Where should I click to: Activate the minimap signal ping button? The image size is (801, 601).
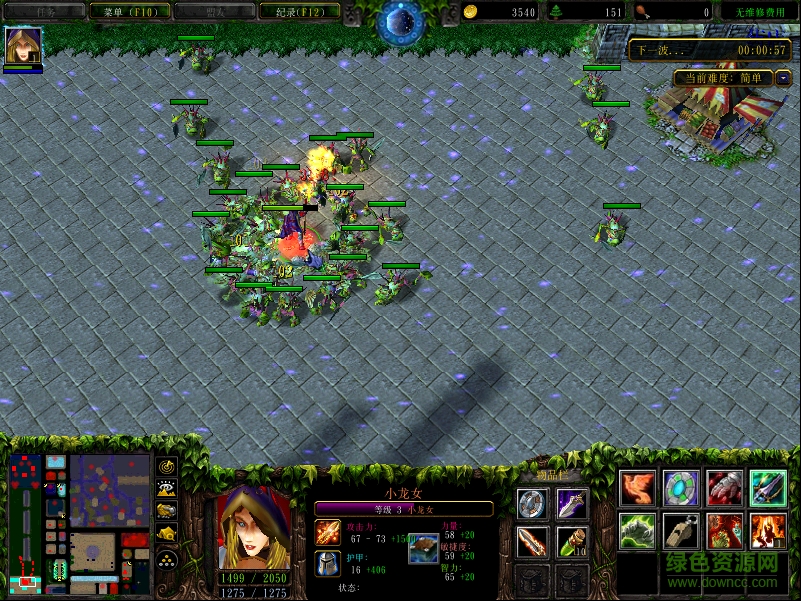[x=167, y=467]
